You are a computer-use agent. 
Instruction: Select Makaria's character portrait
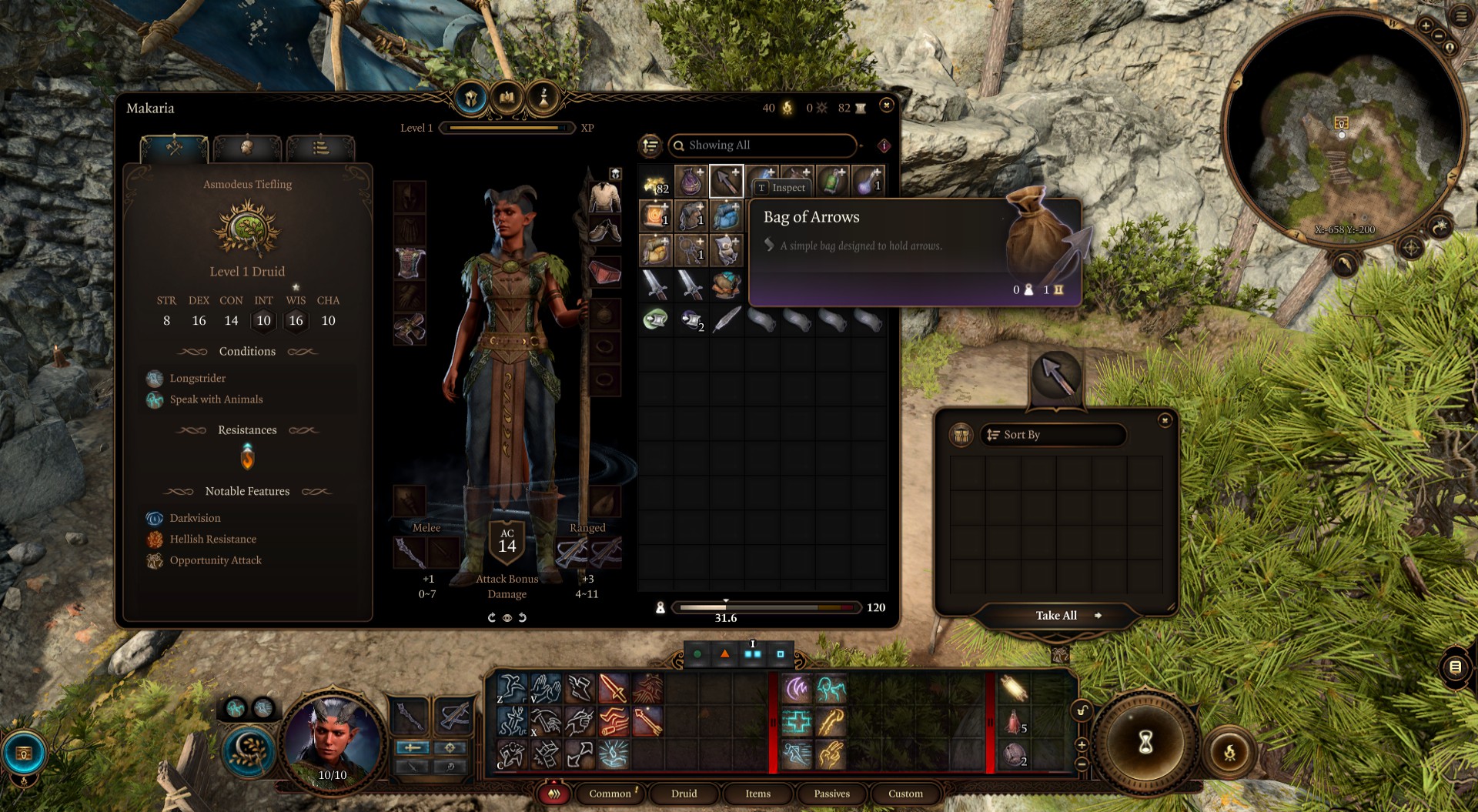click(333, 739)
